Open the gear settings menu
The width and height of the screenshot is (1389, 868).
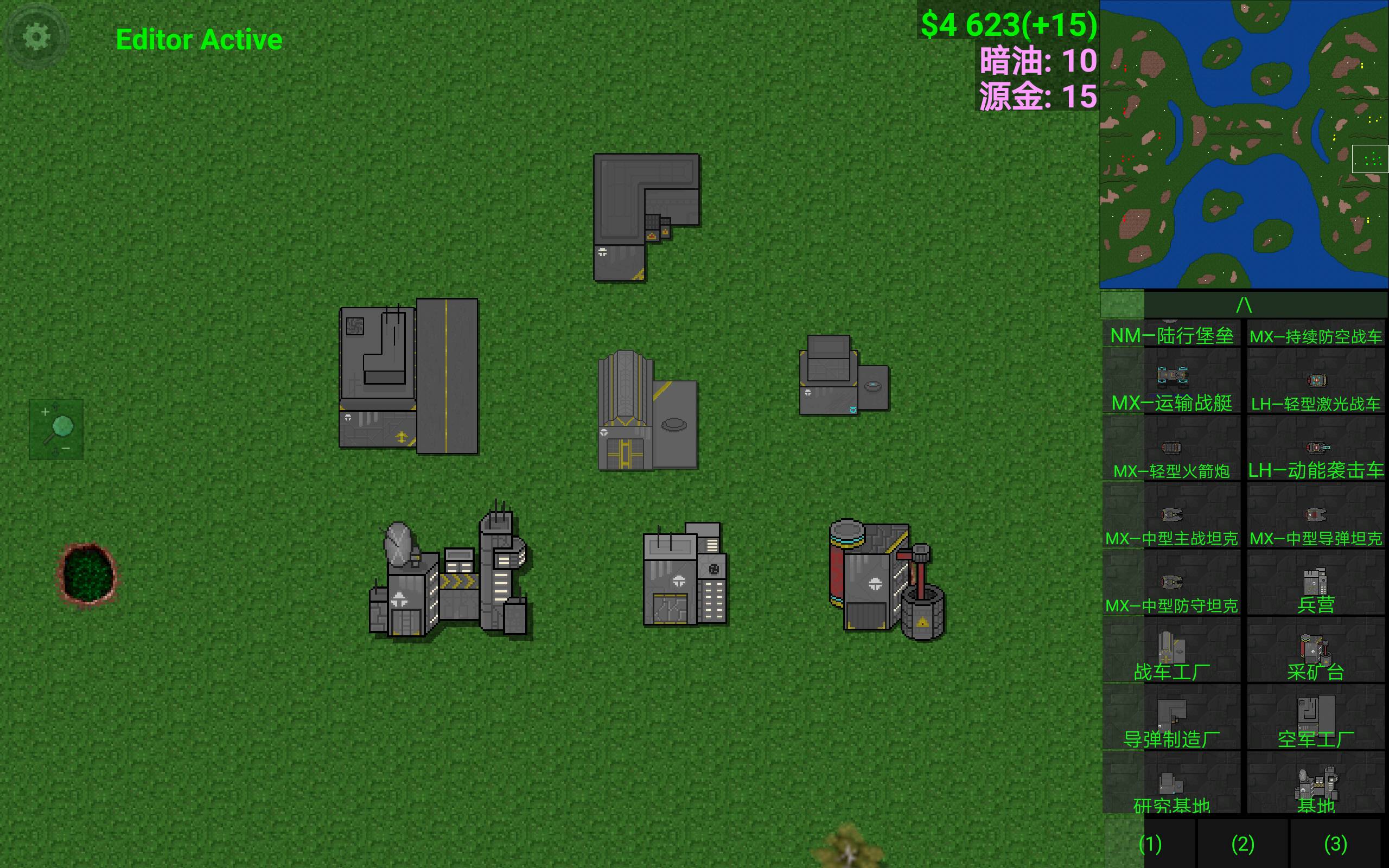[36, 37]
